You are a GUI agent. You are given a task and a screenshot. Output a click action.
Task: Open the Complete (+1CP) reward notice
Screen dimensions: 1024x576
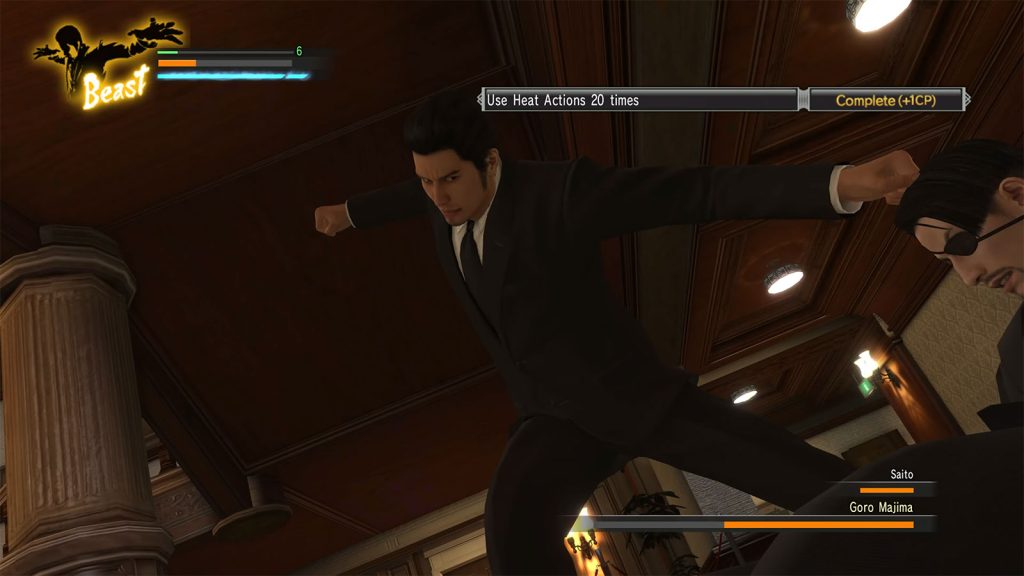(x=885, y=100)
